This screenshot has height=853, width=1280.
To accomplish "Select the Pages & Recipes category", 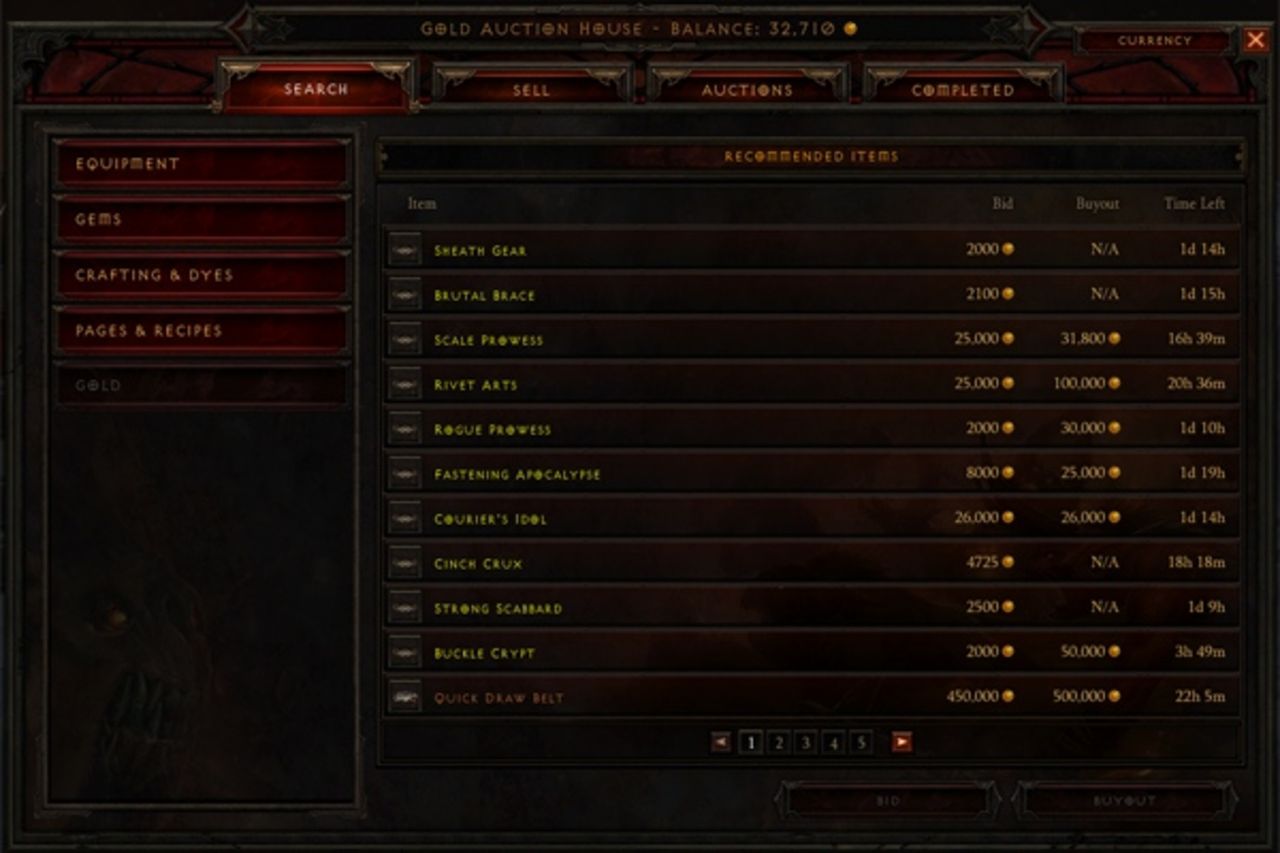I will pos(200,329).
